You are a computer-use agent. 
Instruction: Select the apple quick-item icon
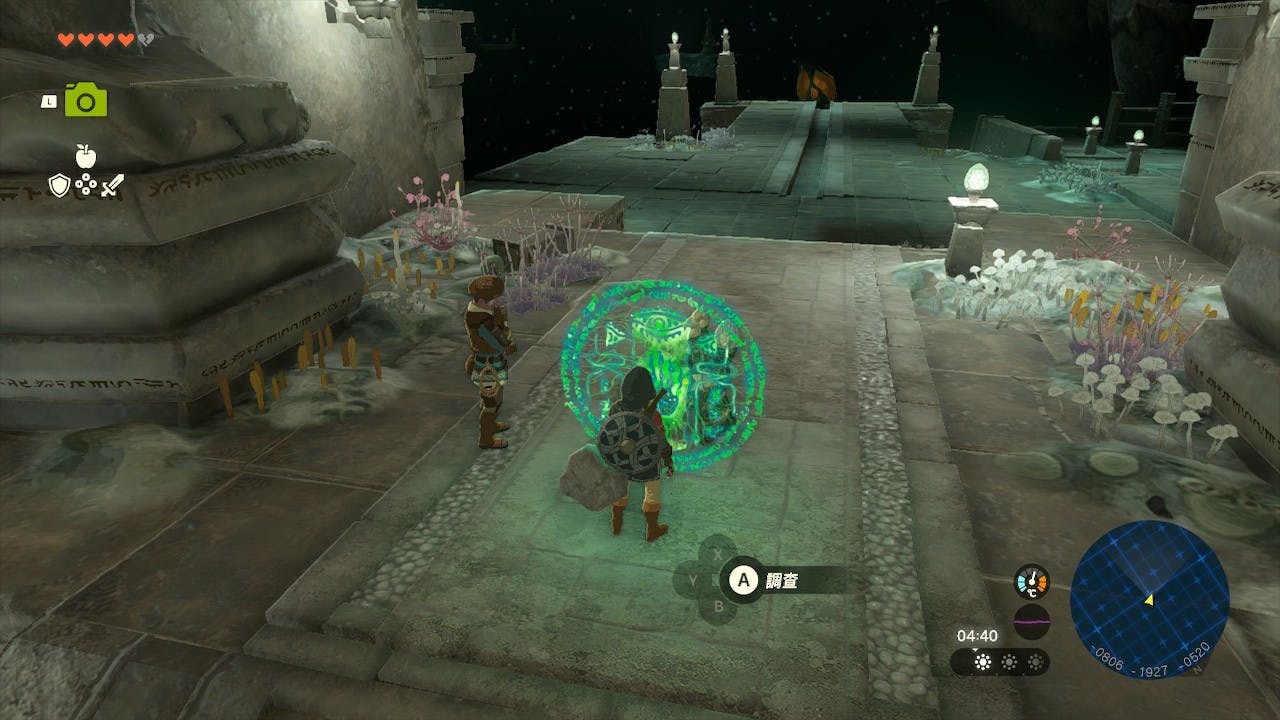pyautogui.click(x=85, y=156)
